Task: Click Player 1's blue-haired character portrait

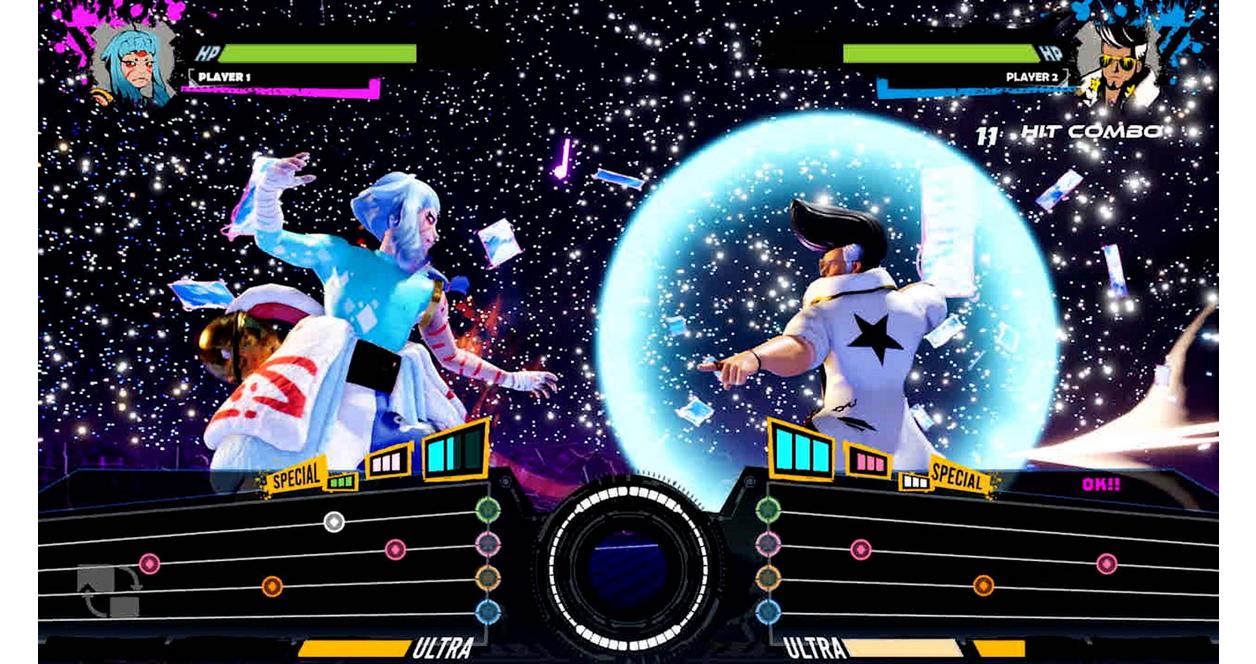Action: [x=133, y=63]
